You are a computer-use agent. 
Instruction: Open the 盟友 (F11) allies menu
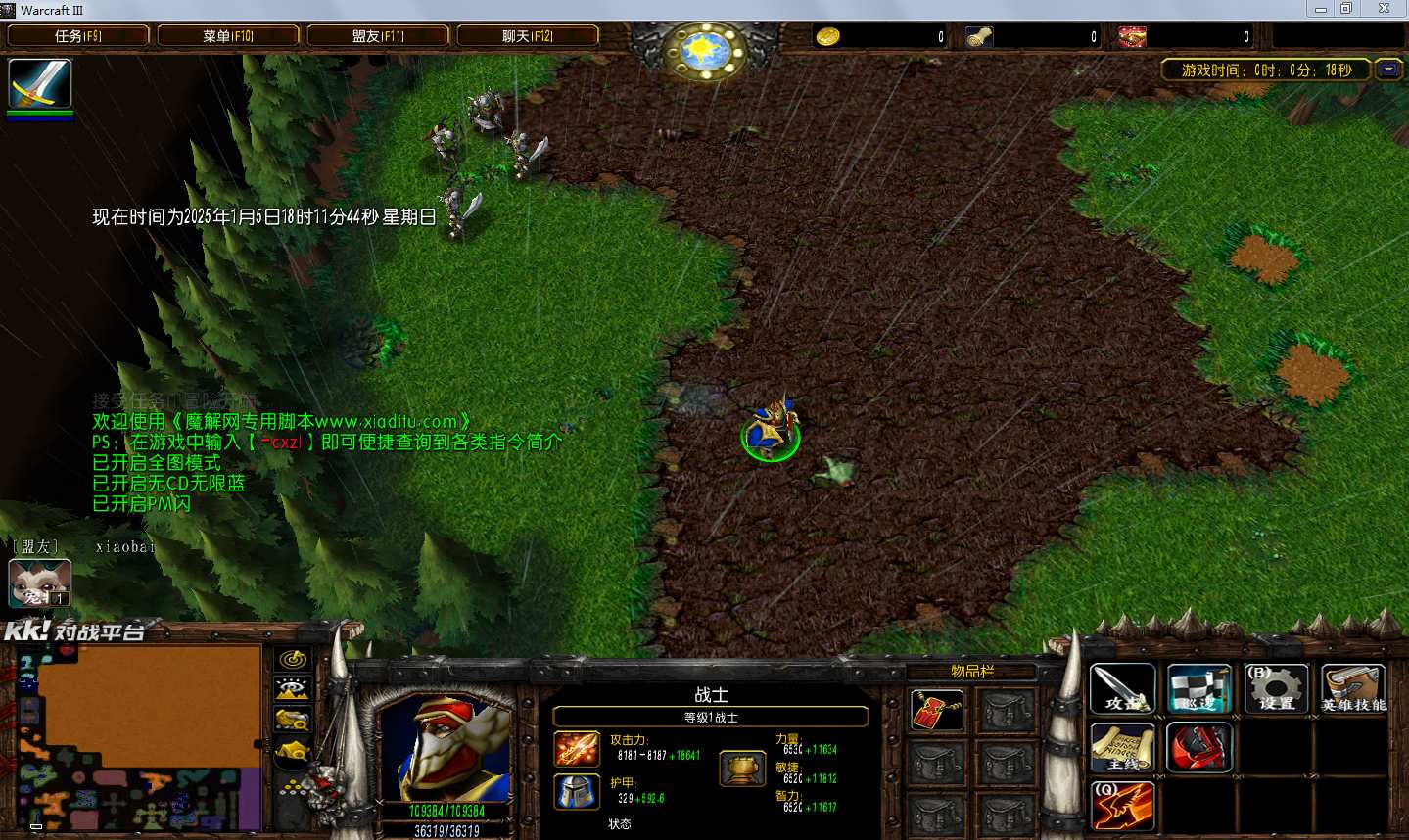tap(378, 36)
